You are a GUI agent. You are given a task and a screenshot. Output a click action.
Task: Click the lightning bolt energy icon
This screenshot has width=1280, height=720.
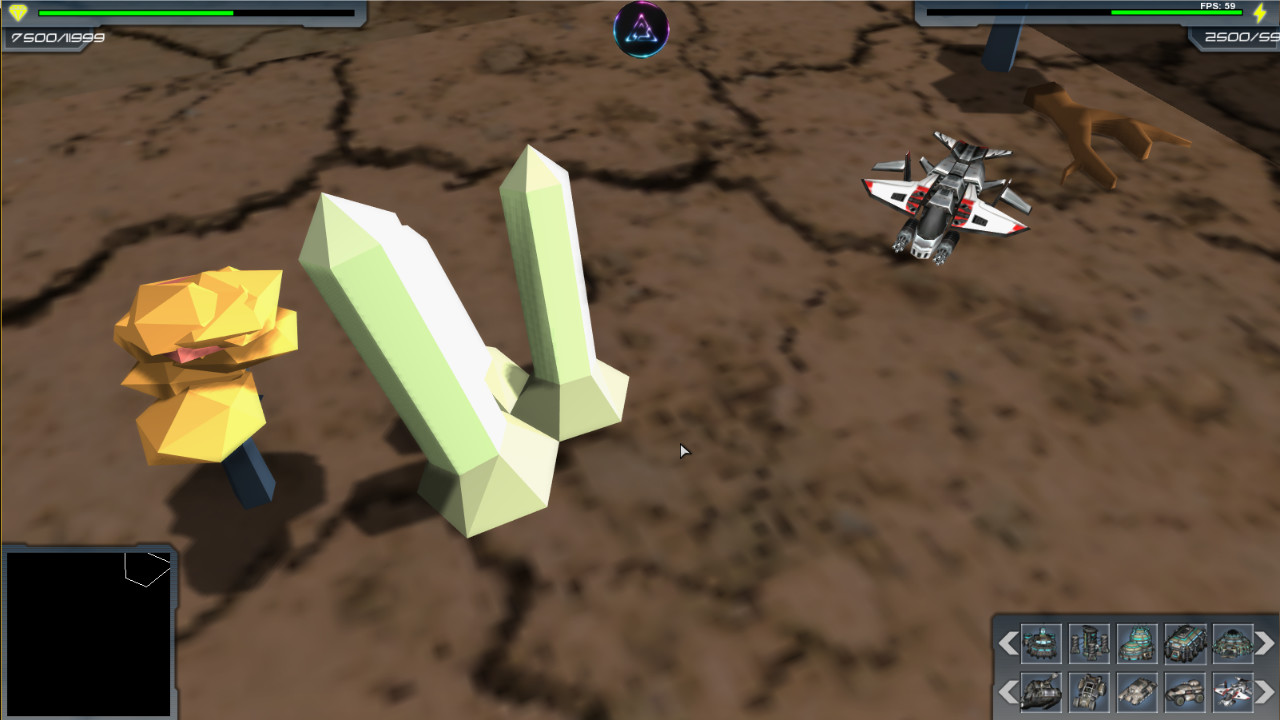point(1262,13)
